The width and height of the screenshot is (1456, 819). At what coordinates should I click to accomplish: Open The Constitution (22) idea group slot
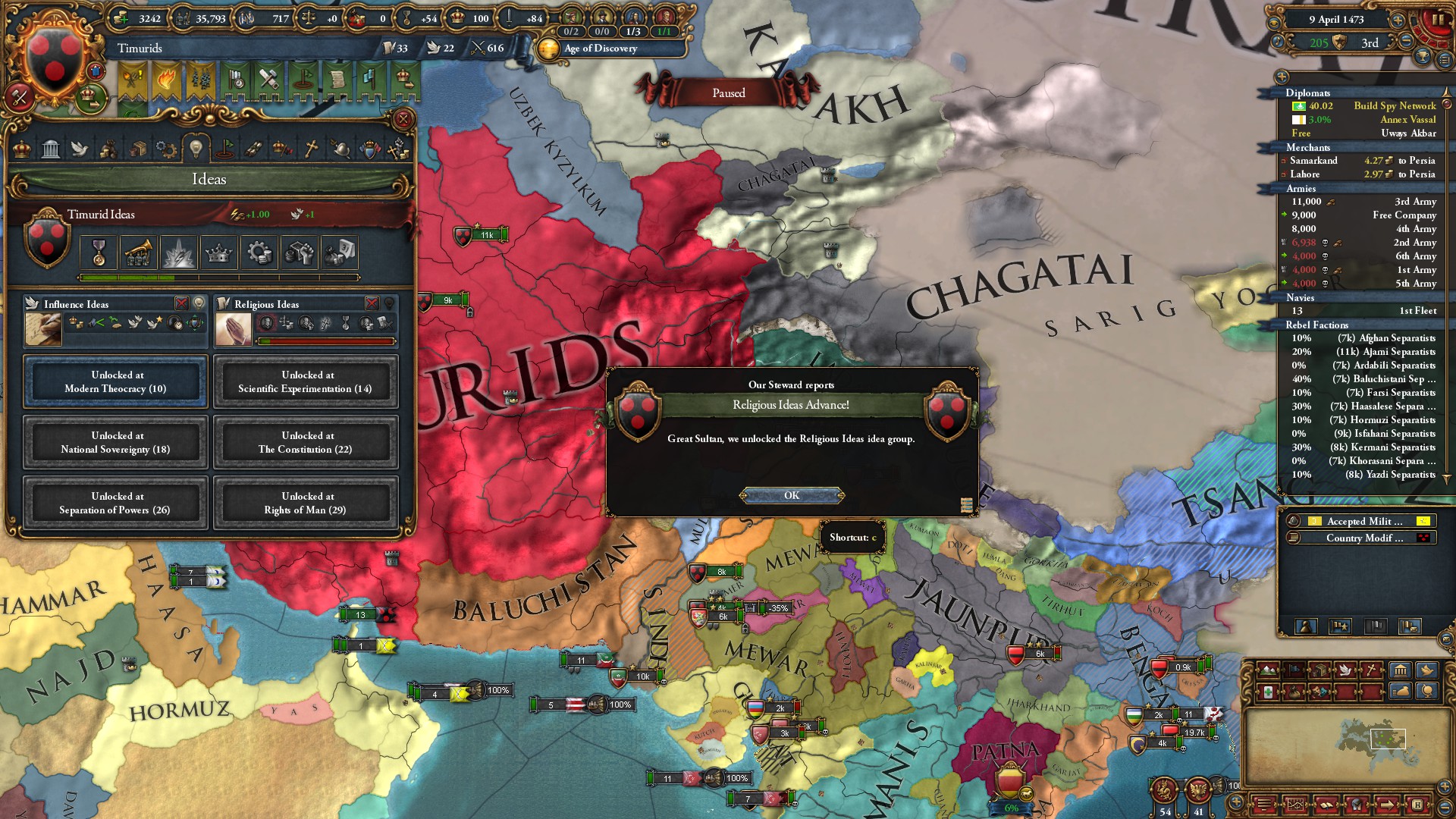[306, 442]
